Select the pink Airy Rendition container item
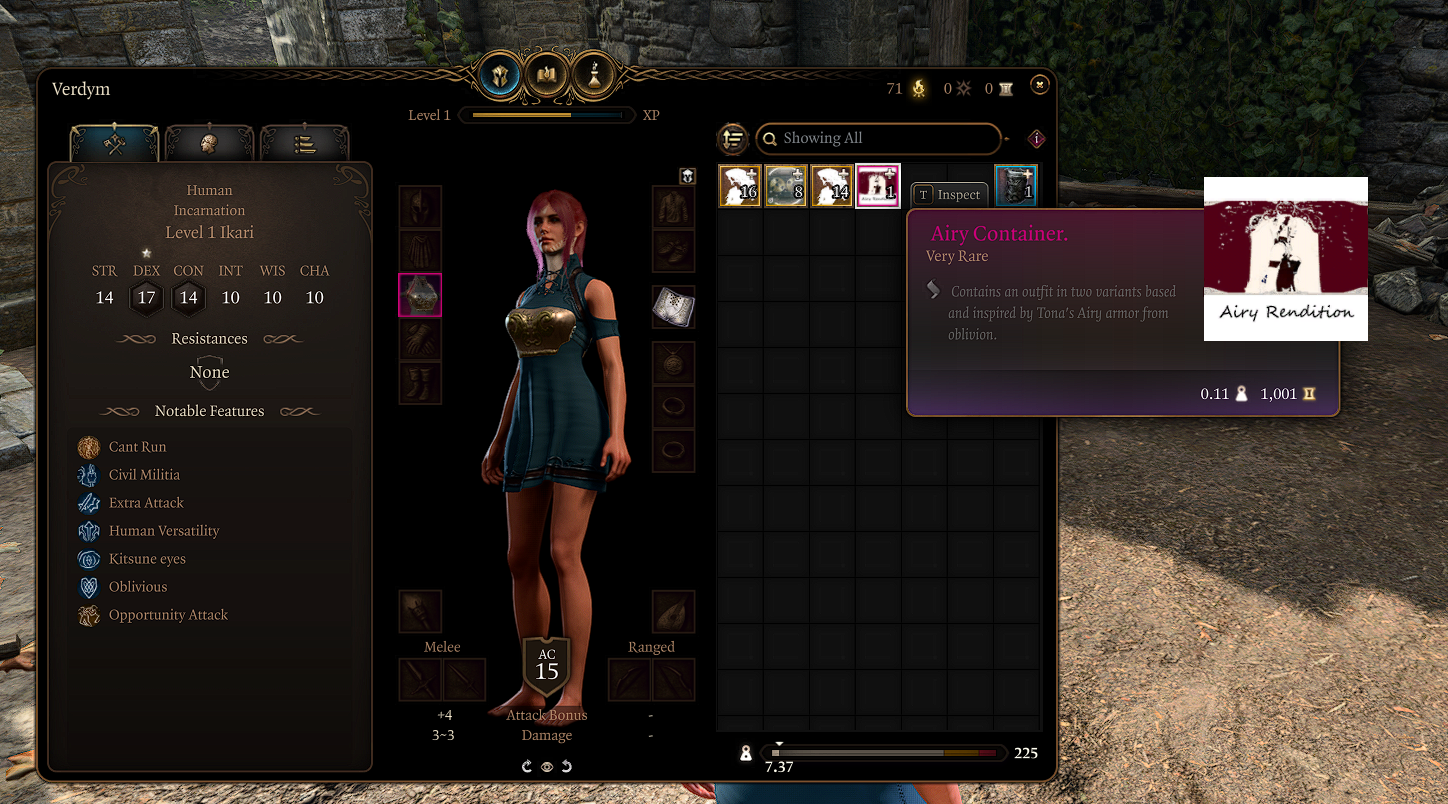Screen dimensions: 1448x804 pyautogui.click(x=877, y=185)
